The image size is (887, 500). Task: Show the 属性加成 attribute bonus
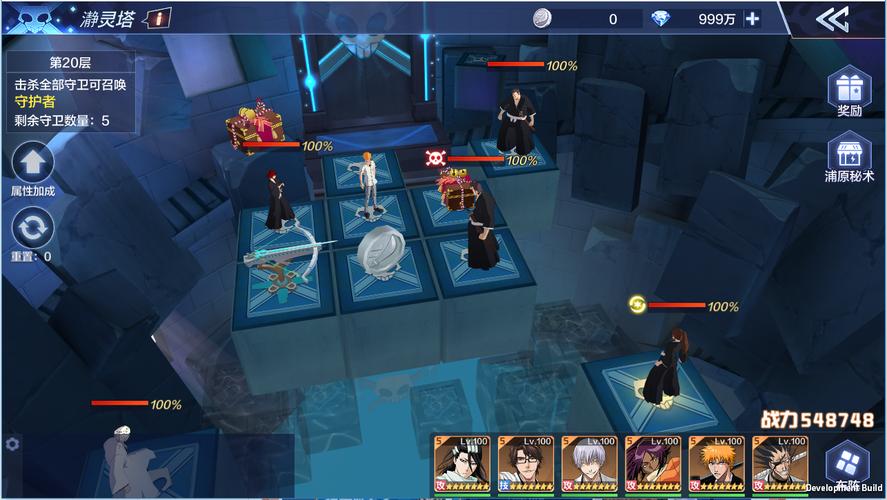32,165
